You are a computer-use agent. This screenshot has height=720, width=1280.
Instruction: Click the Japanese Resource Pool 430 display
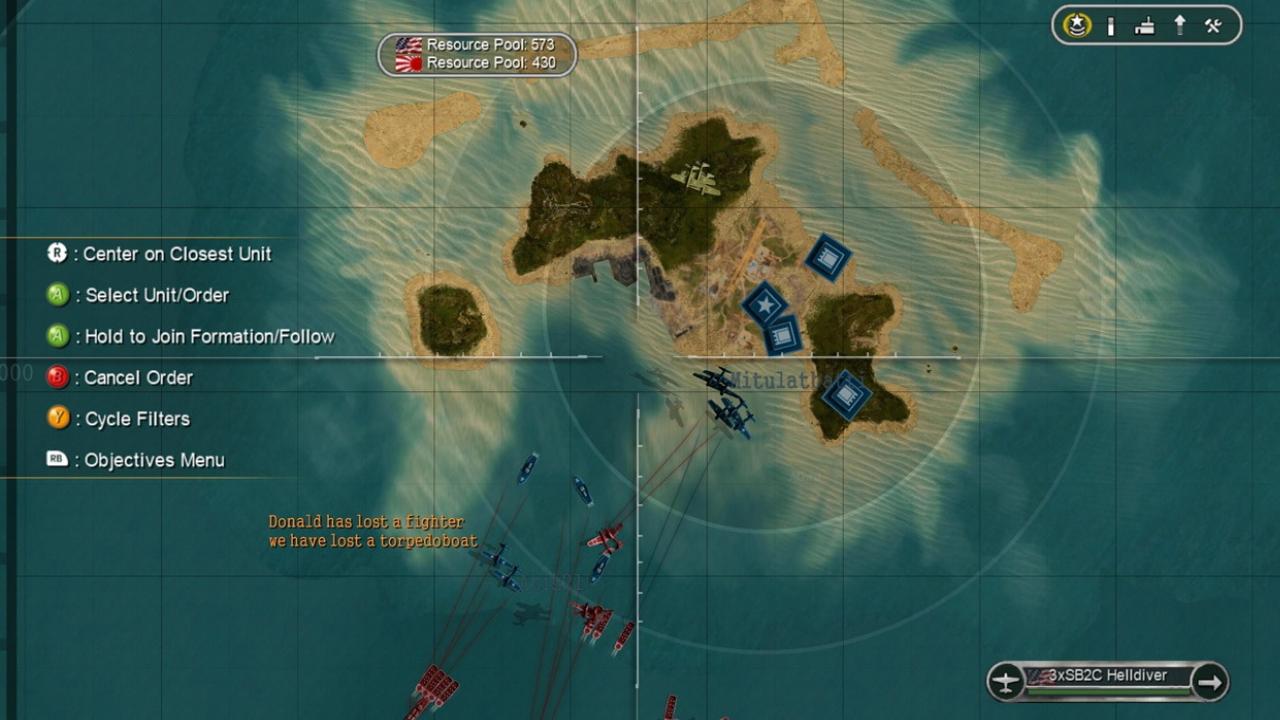tap(486, 61)
